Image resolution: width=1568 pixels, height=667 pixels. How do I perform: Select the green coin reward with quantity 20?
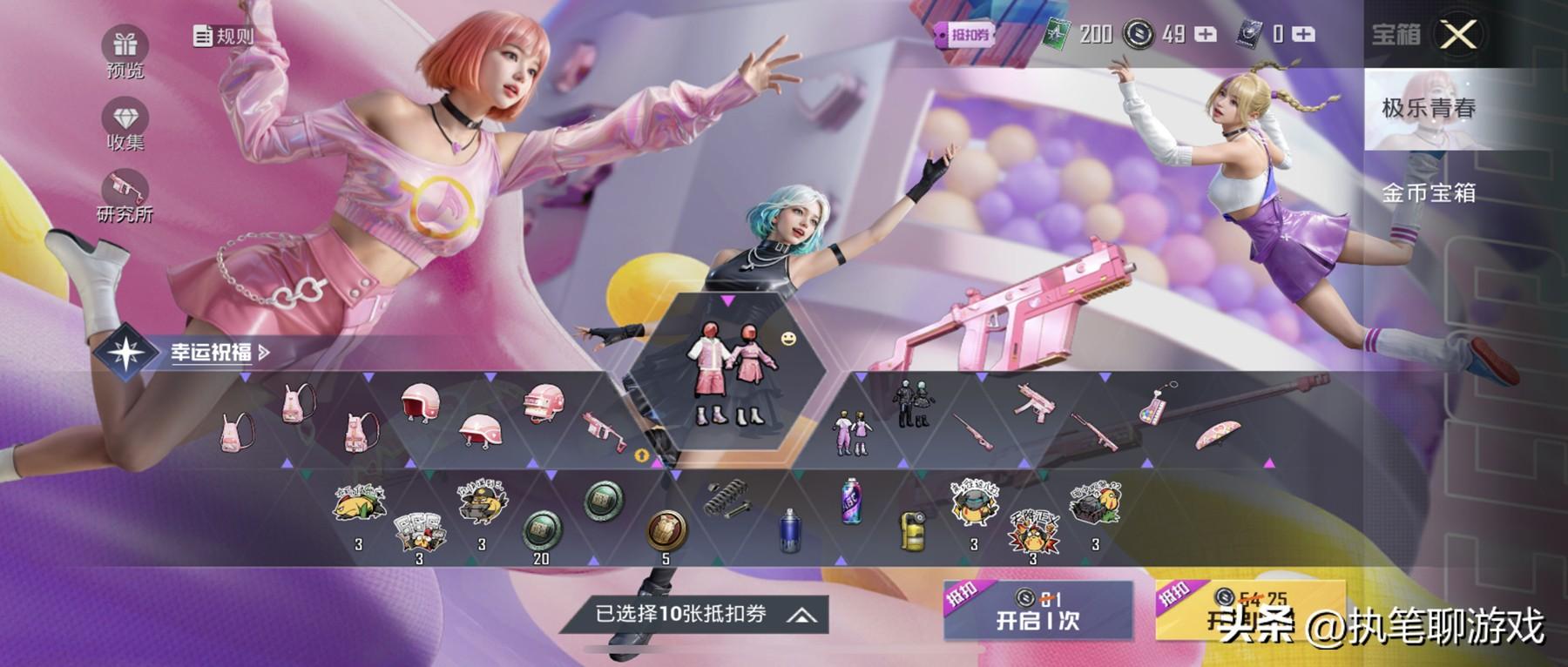pos(541,529)
